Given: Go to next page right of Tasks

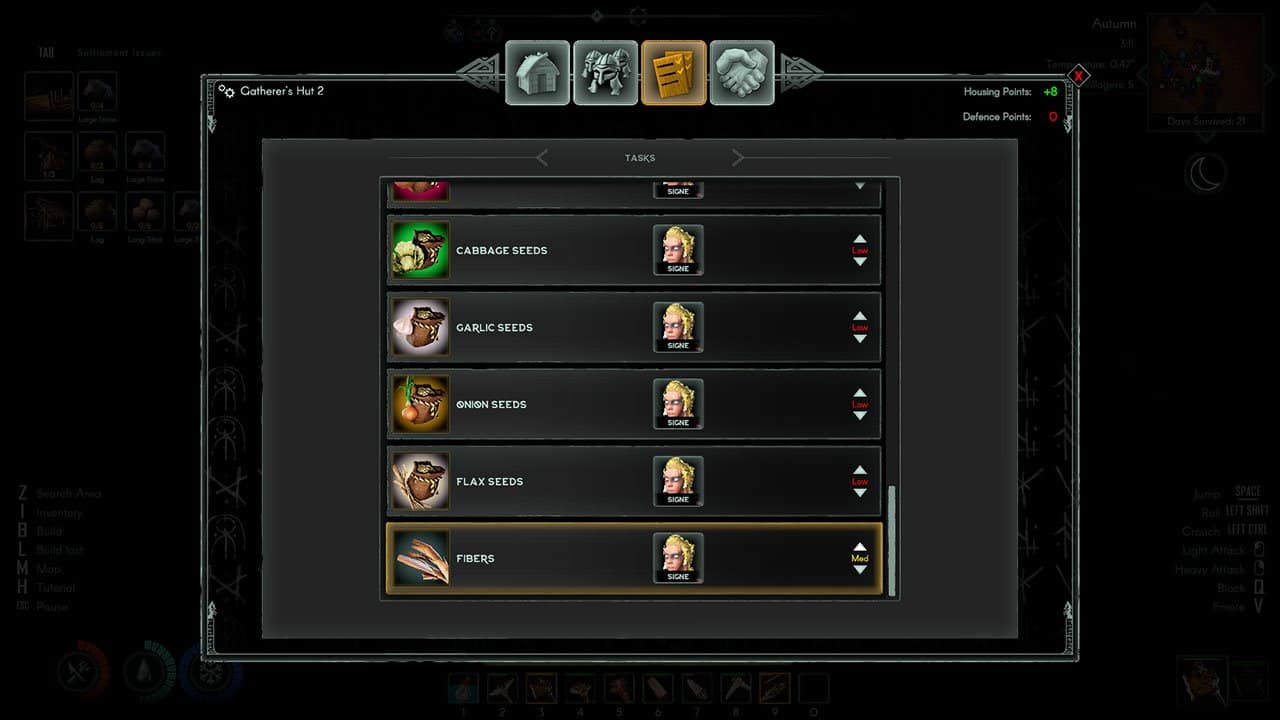Looking at the screenshot, I should (x=738, y=158).
